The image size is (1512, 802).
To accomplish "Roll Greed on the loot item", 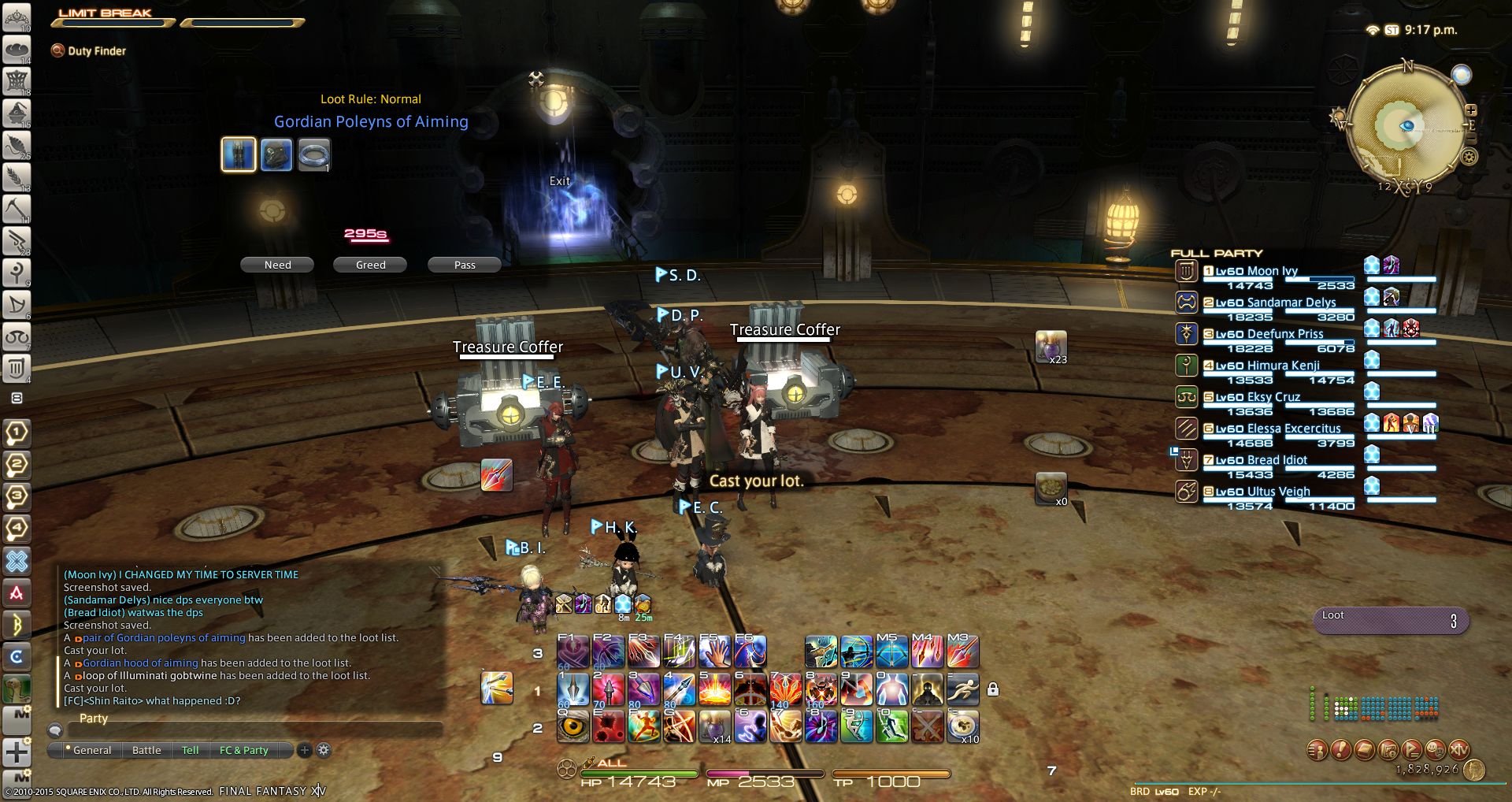I will click(370, 265).
